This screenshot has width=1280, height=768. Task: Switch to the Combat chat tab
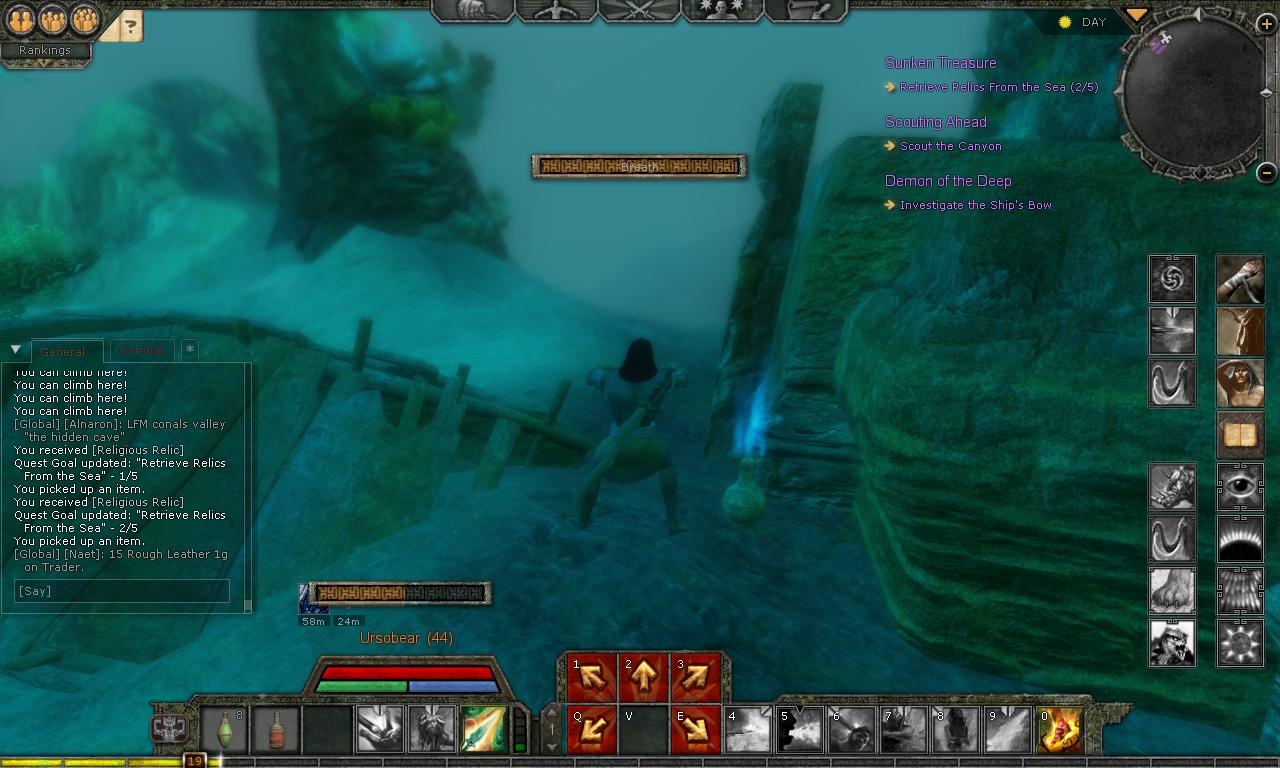click(142, 350)
